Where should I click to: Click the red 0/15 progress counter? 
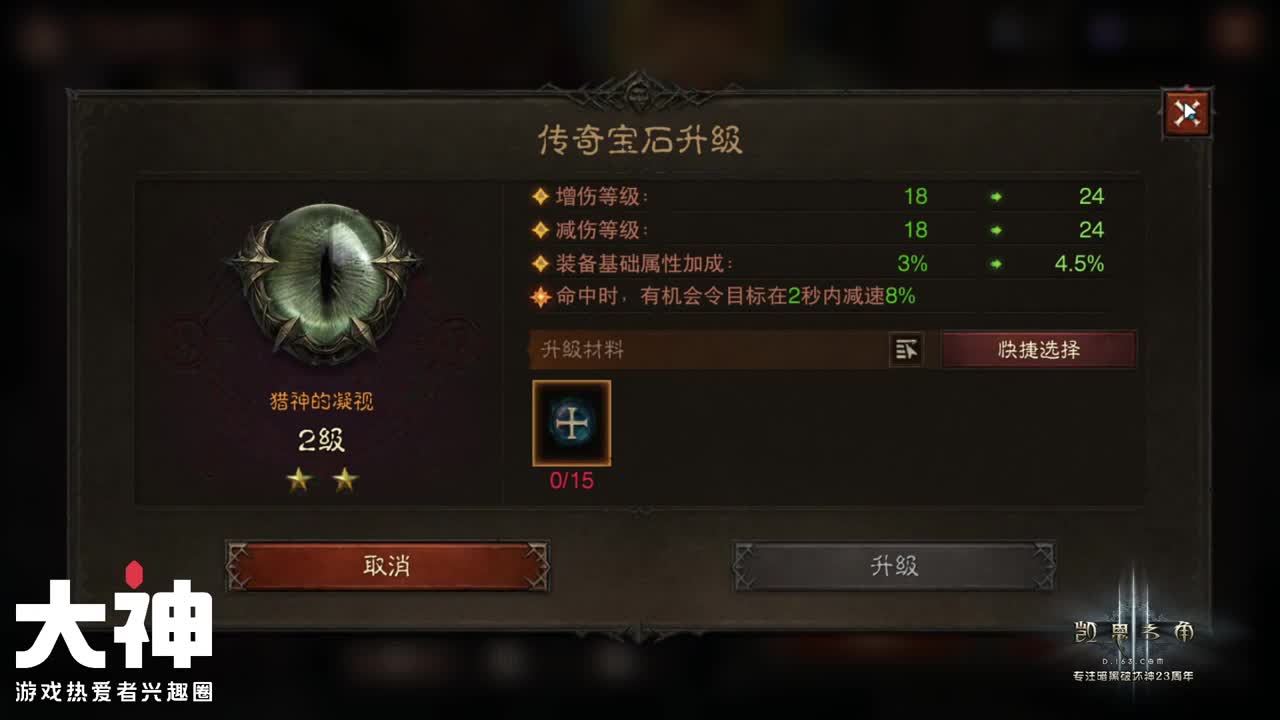[x=571, y=479]
